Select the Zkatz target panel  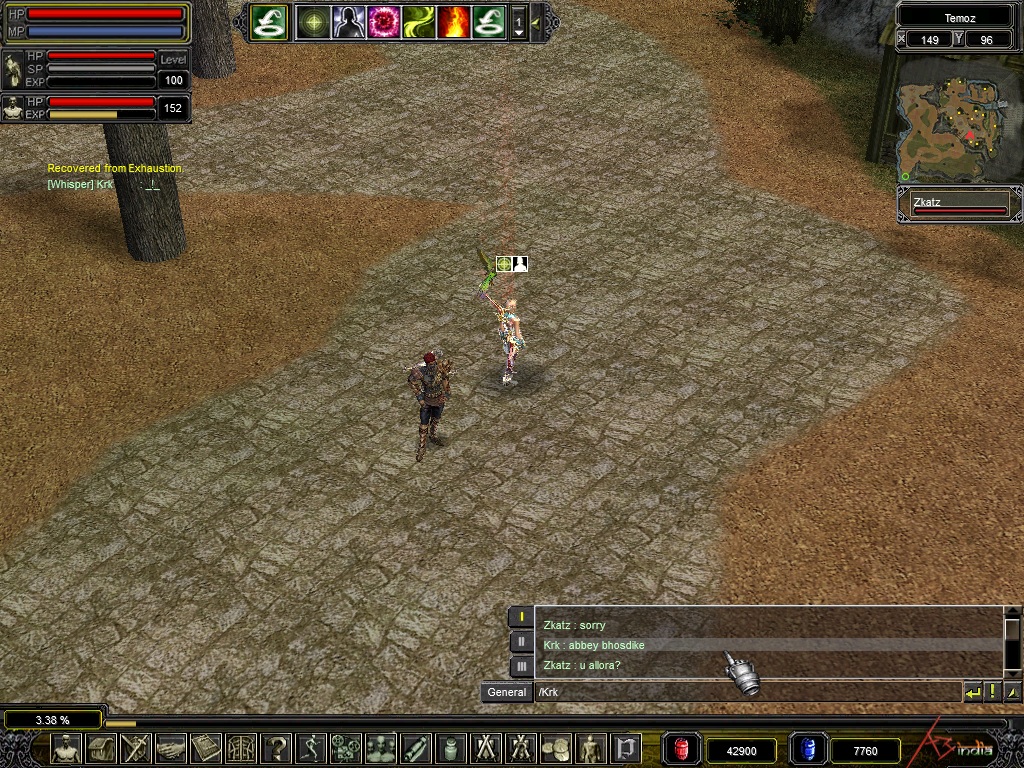pyautogui.click(x=959, y=205)
